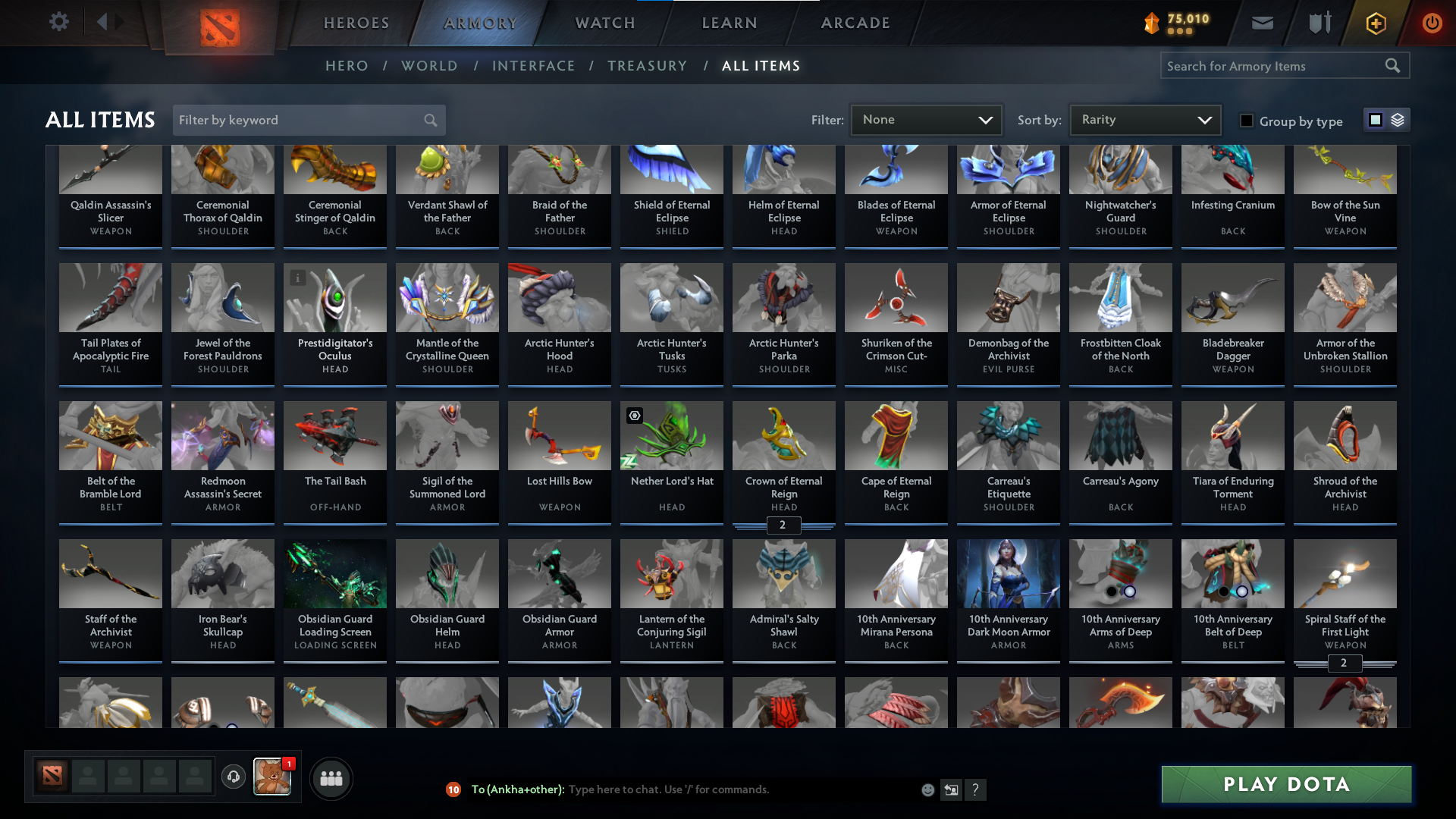Open the Sort by Rarity dropdown

tap(1144, 119)
